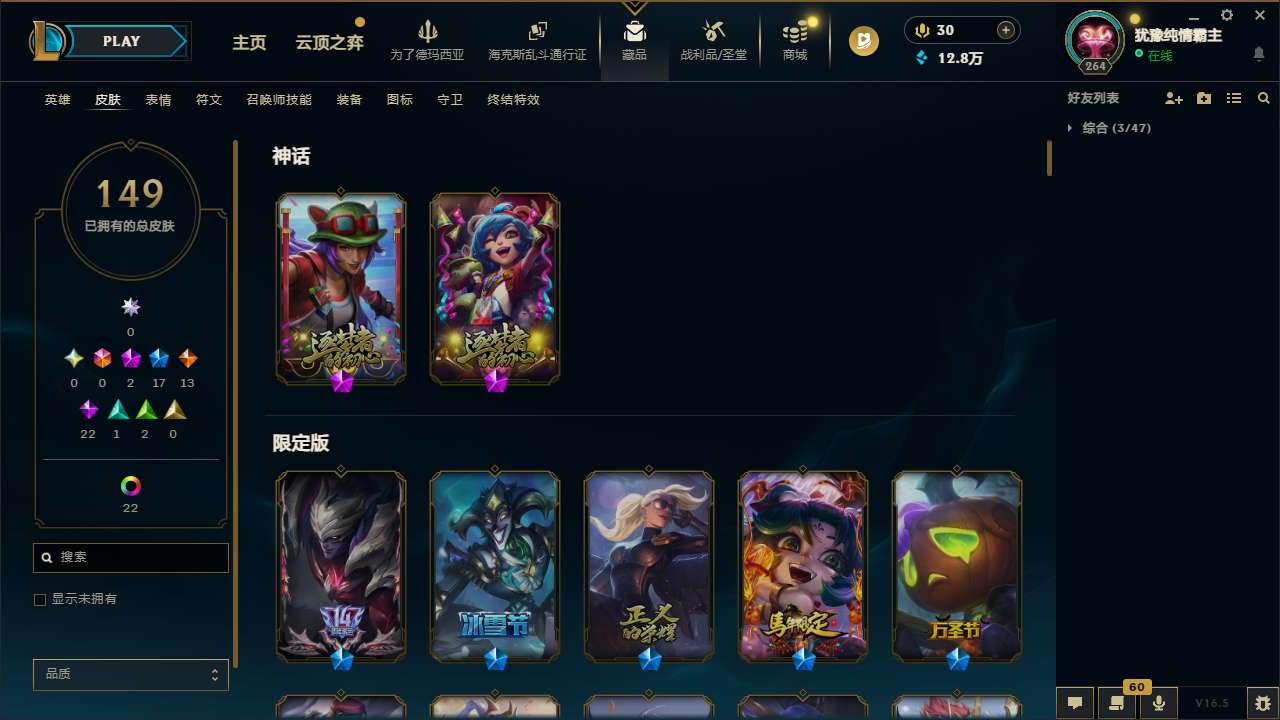Open the 品质 quality dropdown
This screenshot has height=720, width=1280.
click(x=130, y=674)
